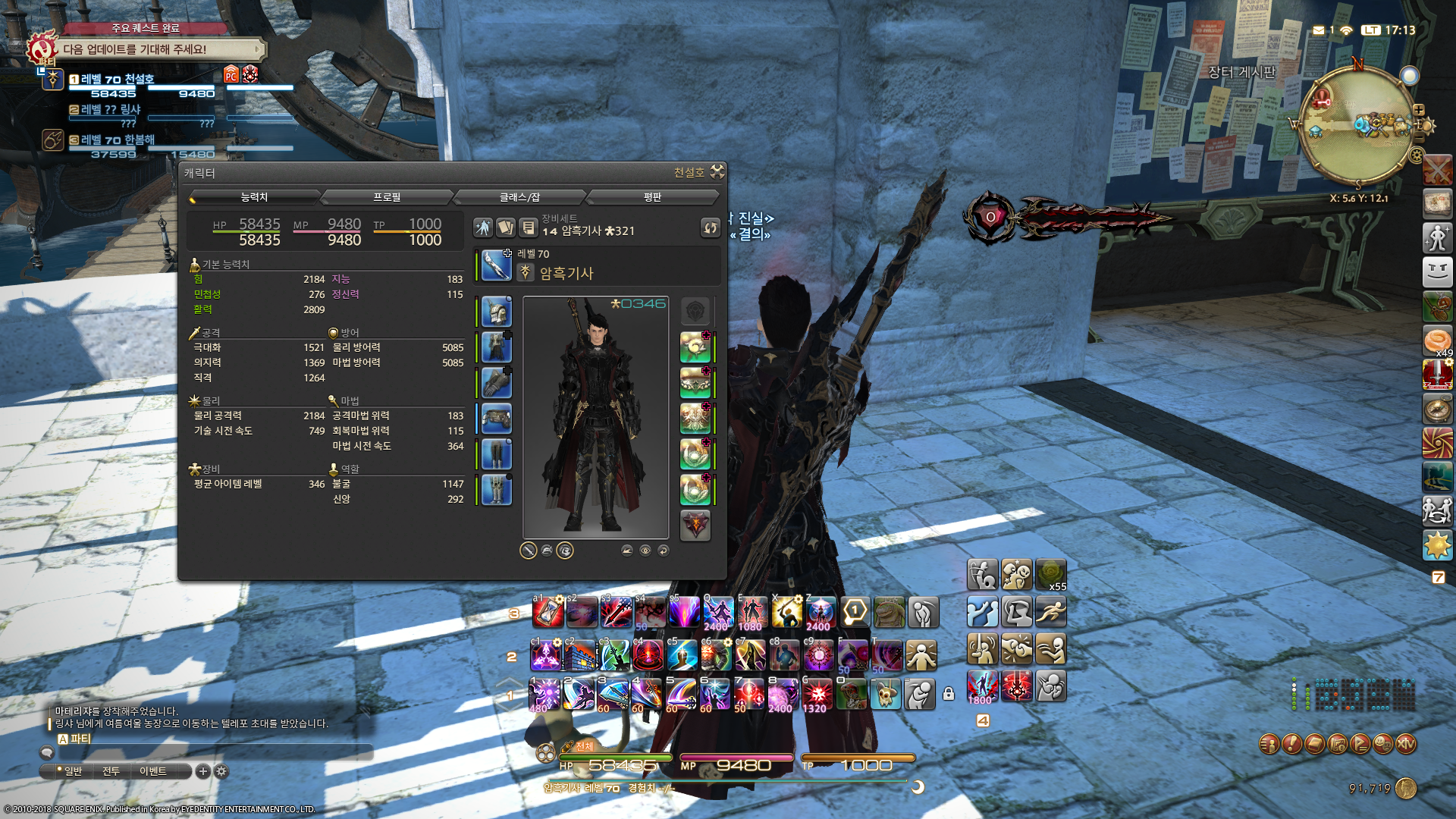Activate the sprint running-figure action
Viewport: 1456px width, 819px height.
[x=1051, y=611]
